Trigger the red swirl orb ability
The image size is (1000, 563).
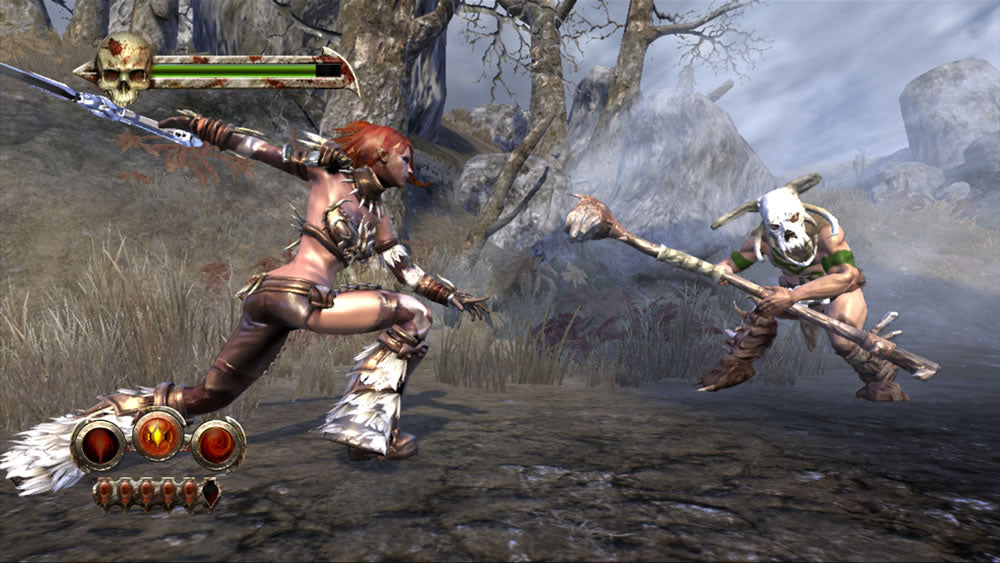click(x=218, y=444)
